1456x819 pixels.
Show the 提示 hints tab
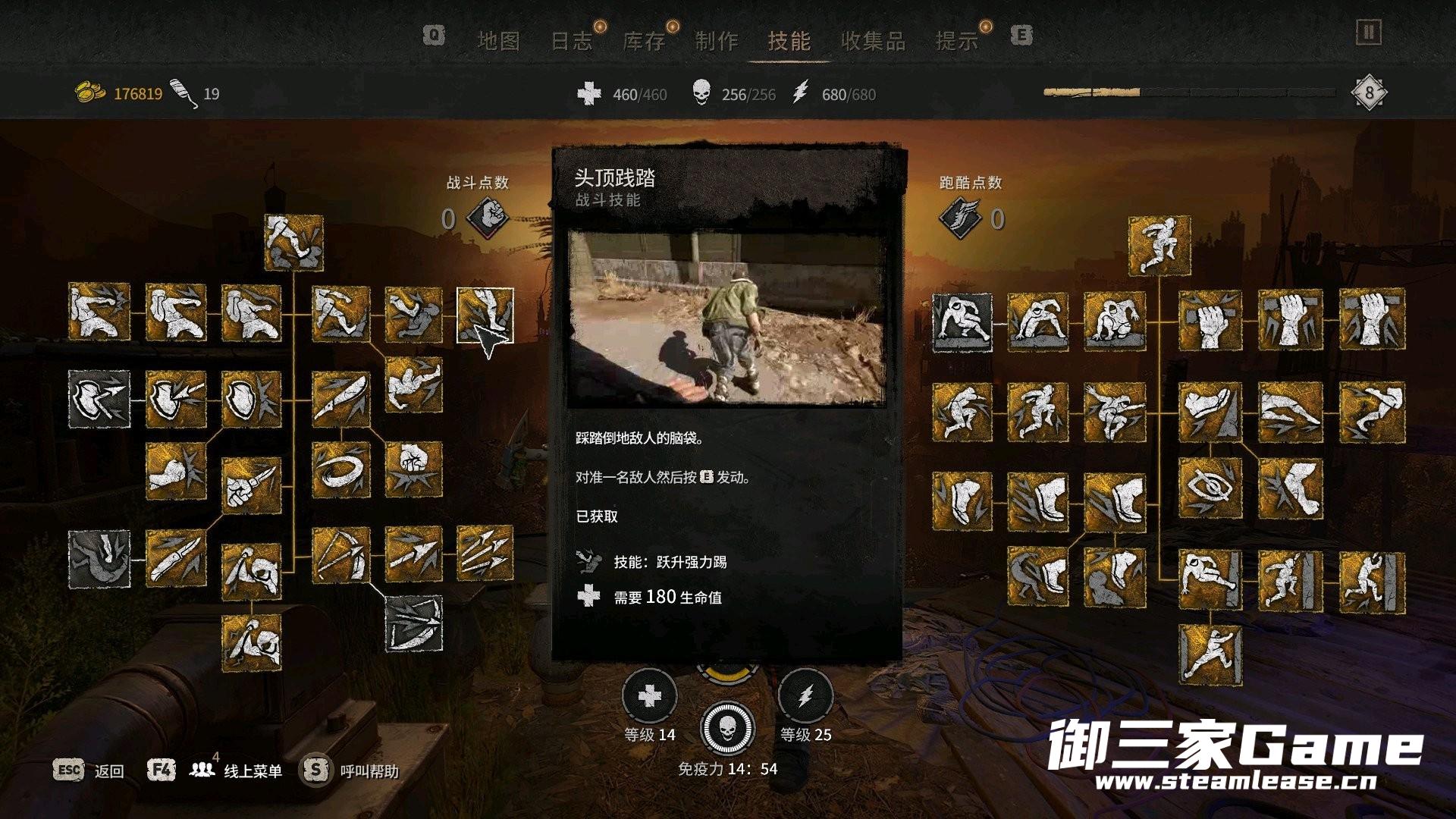pyautogui.click(x=956, y=41)
